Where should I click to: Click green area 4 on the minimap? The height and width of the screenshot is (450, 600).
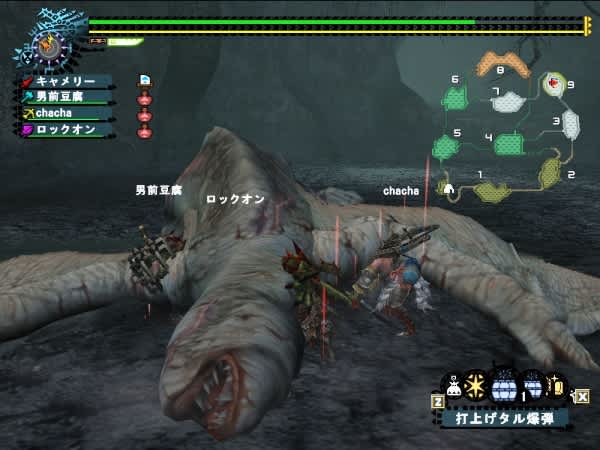(x=509, y=144)
